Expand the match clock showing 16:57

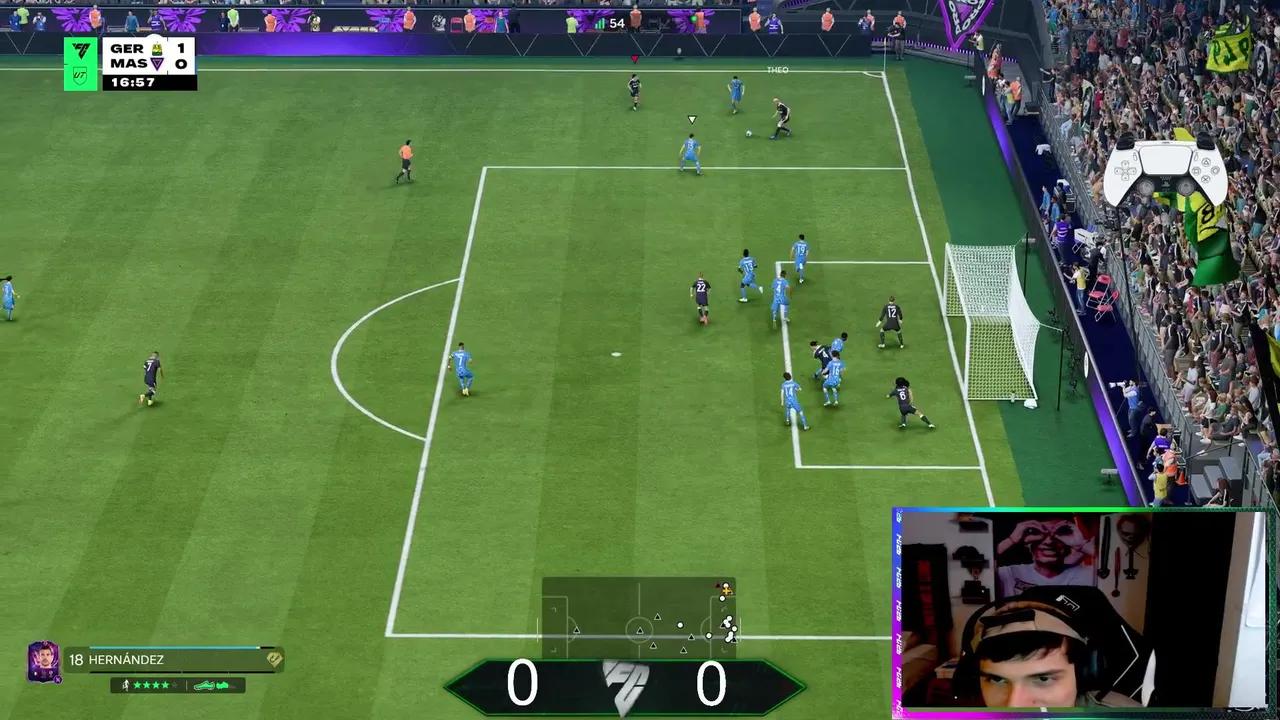[x=132, y=81]
